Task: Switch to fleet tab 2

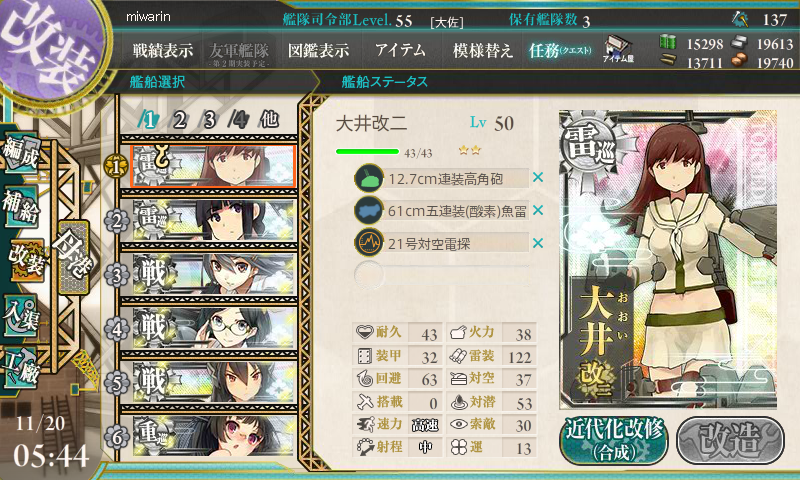Action: pyautogui.click(x=180, y=119)
